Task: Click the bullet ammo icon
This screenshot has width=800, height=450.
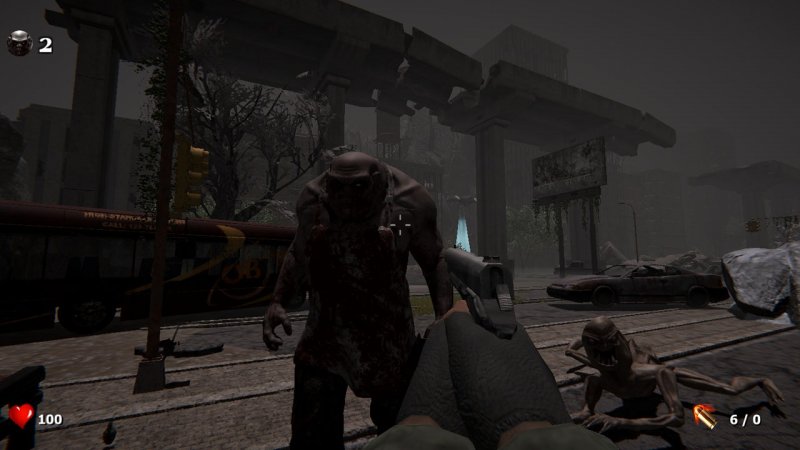Action: (x=705, y=416)
